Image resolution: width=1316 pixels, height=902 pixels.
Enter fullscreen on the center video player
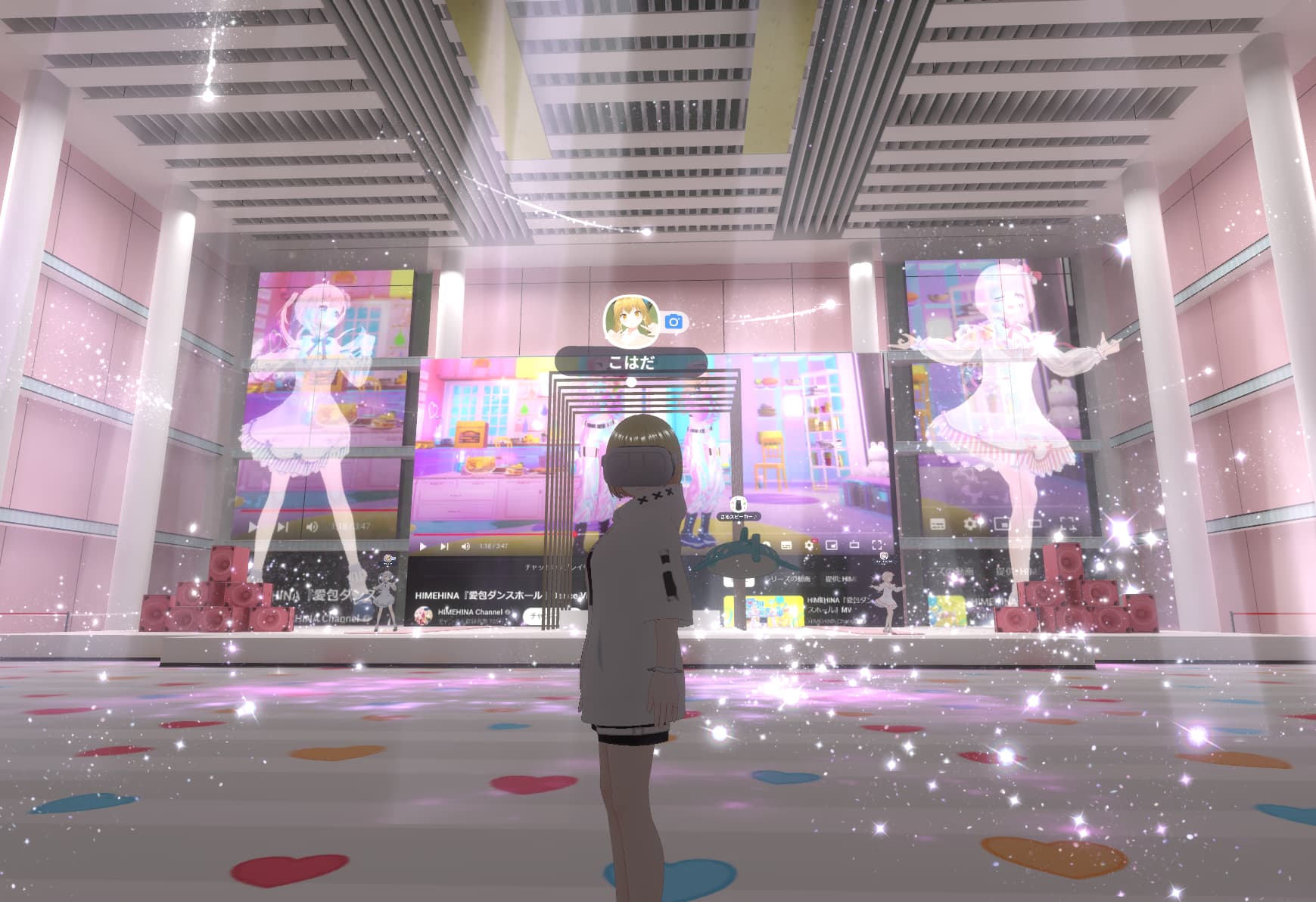tap(877, 546)
